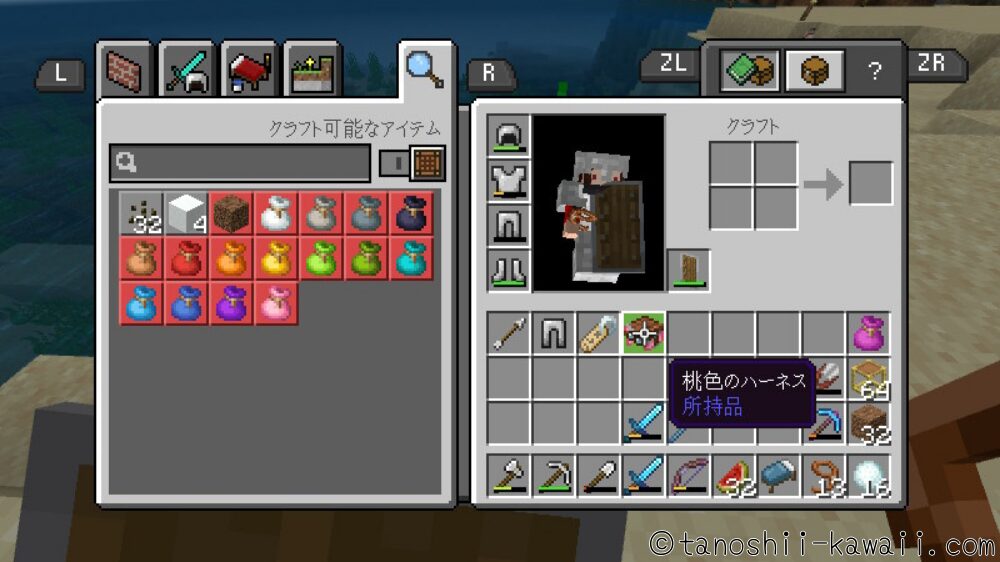Switch to the construction blocks tab

(x=125, y=71)
